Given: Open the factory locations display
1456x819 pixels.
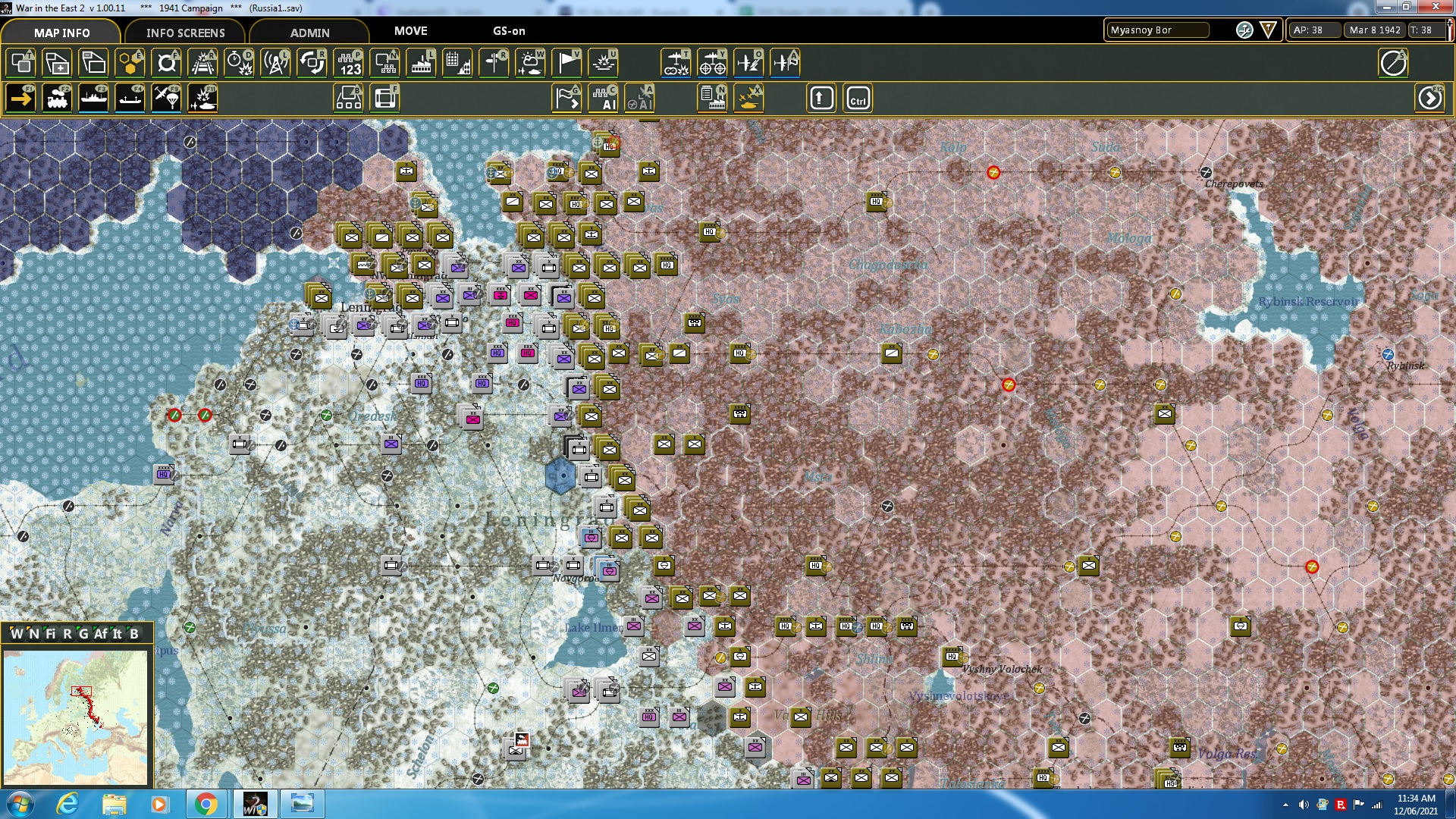Looking at the screenshot, I should pos(422,63).
